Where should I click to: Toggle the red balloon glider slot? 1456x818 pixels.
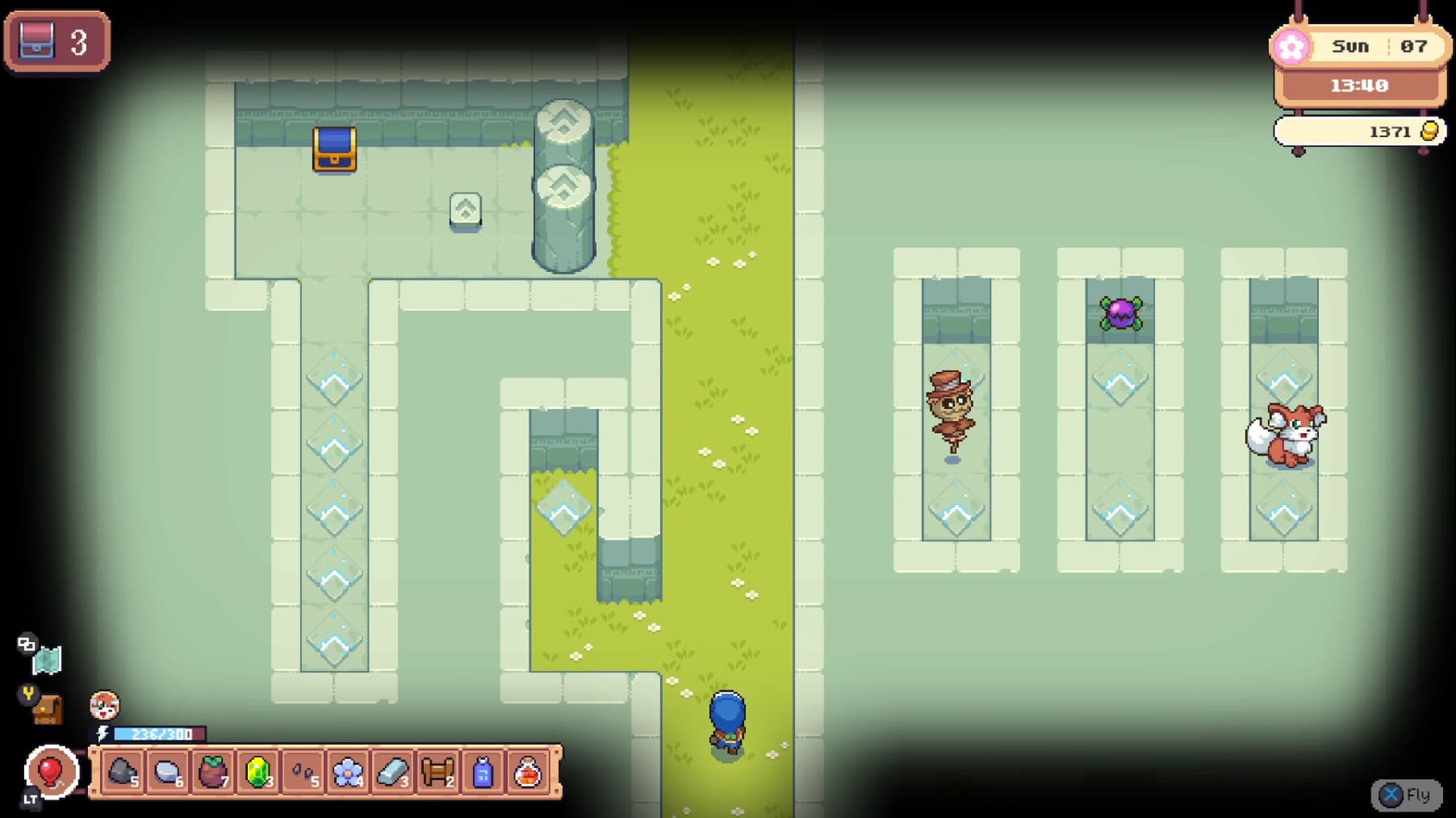click(50, 773)
